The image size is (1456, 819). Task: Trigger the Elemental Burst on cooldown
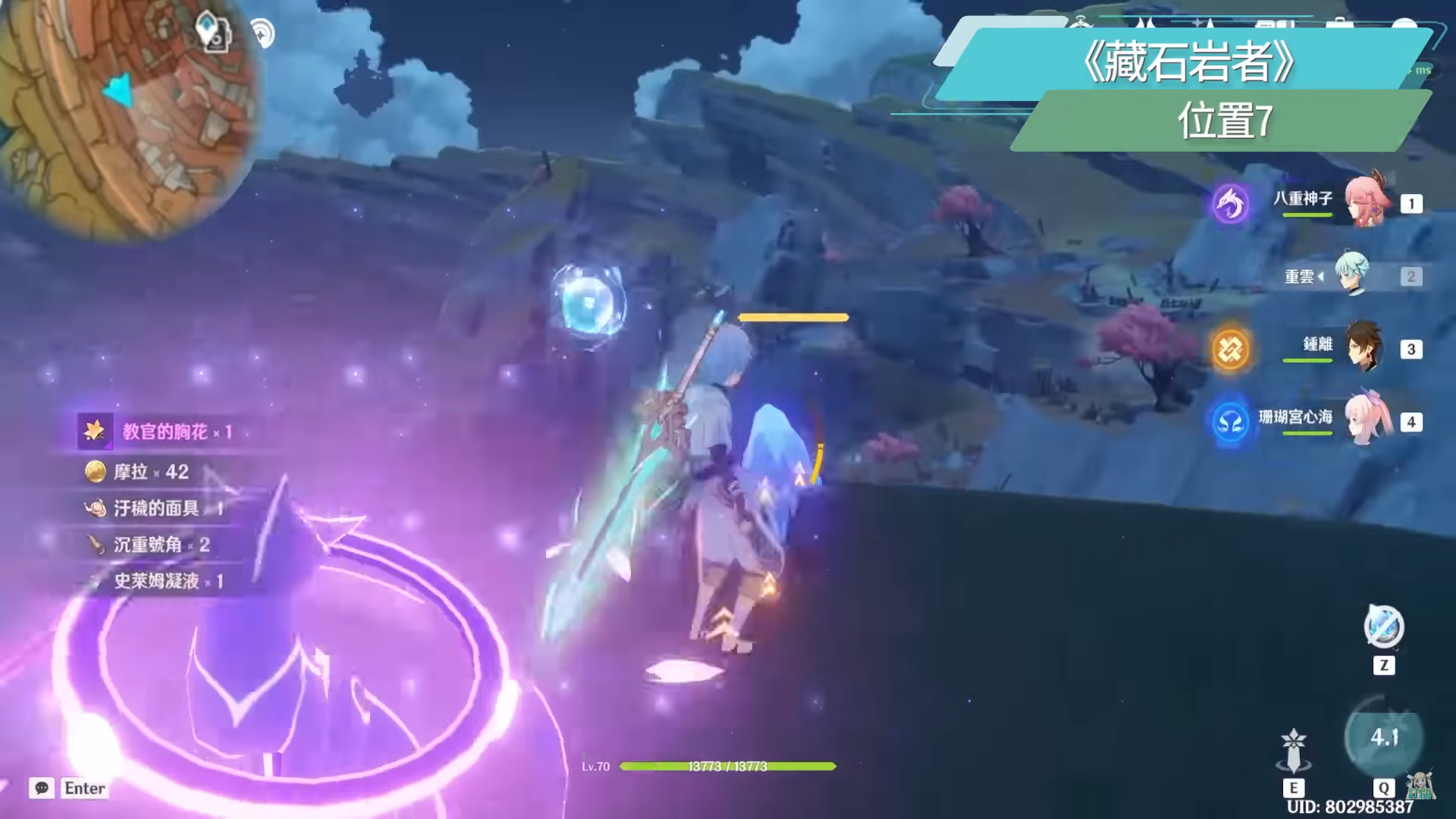[x=1384, y=737]
